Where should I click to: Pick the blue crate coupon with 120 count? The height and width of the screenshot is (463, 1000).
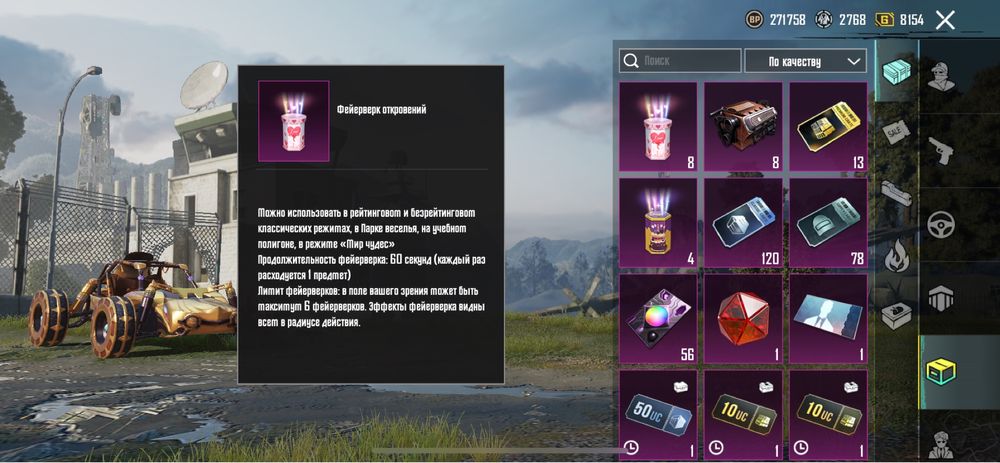(x=743, y=222)
